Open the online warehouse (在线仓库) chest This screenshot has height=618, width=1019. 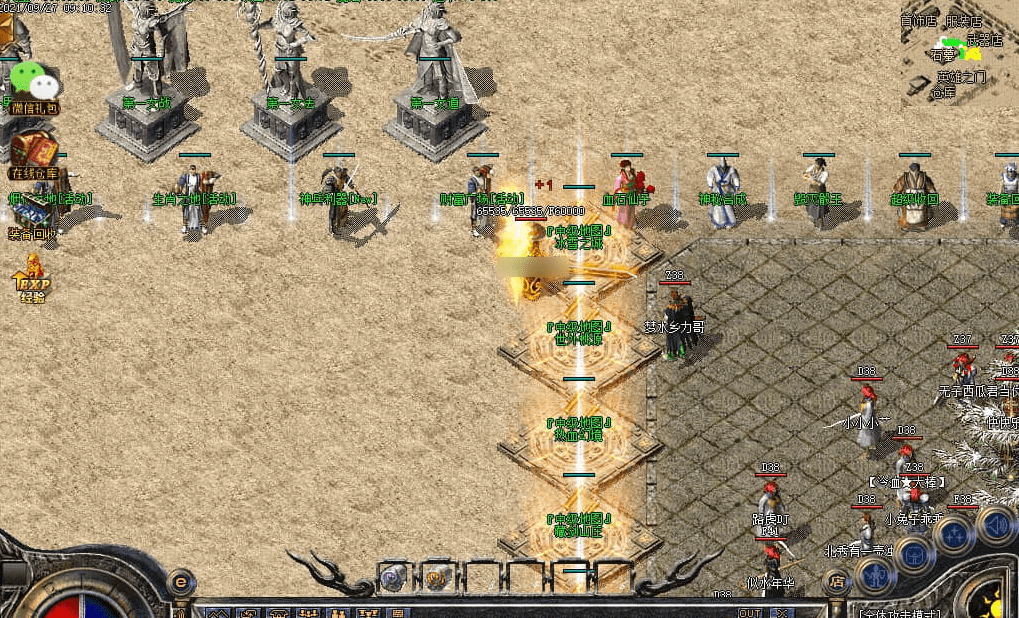pos(33,152)
